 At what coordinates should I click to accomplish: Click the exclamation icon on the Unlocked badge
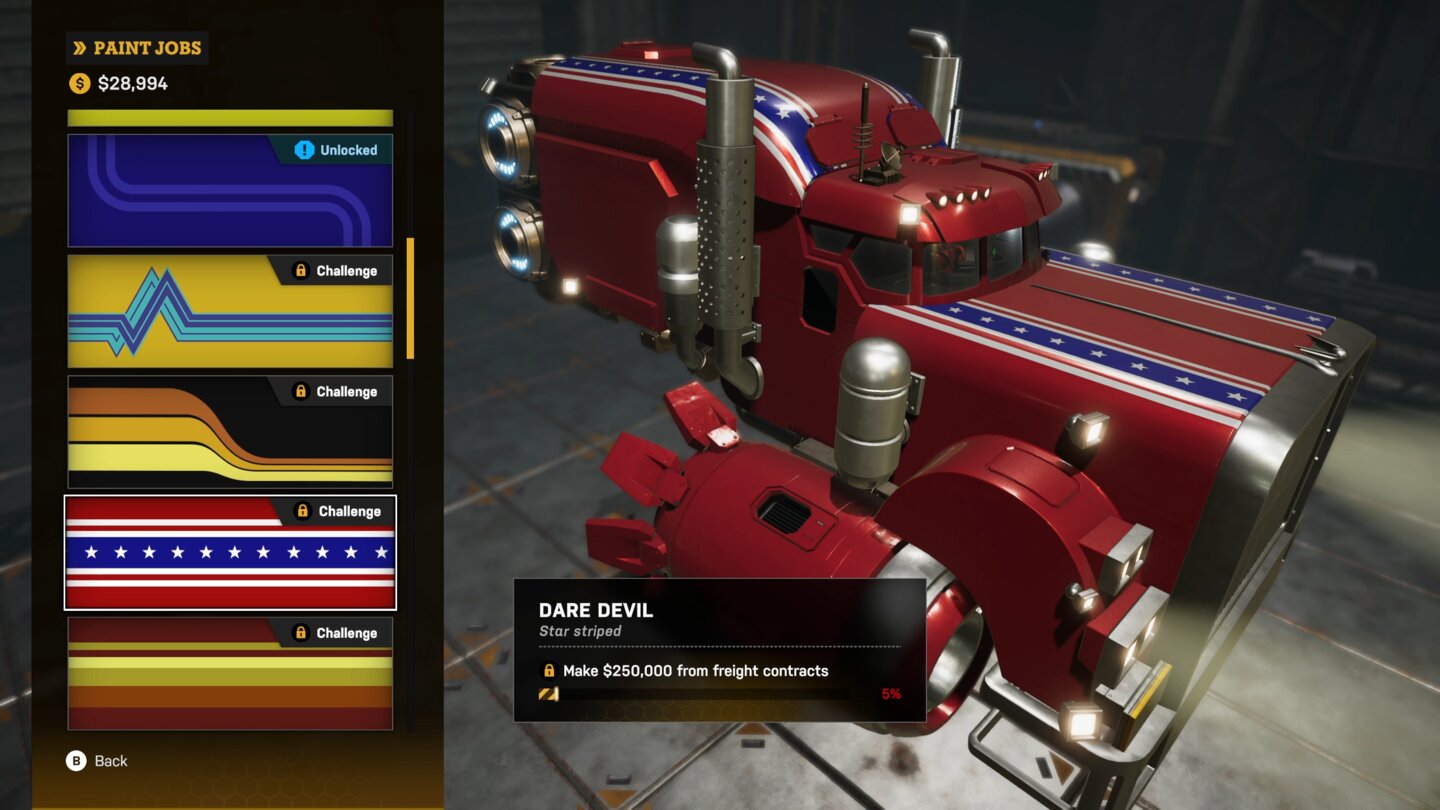[x=307, y=150]
